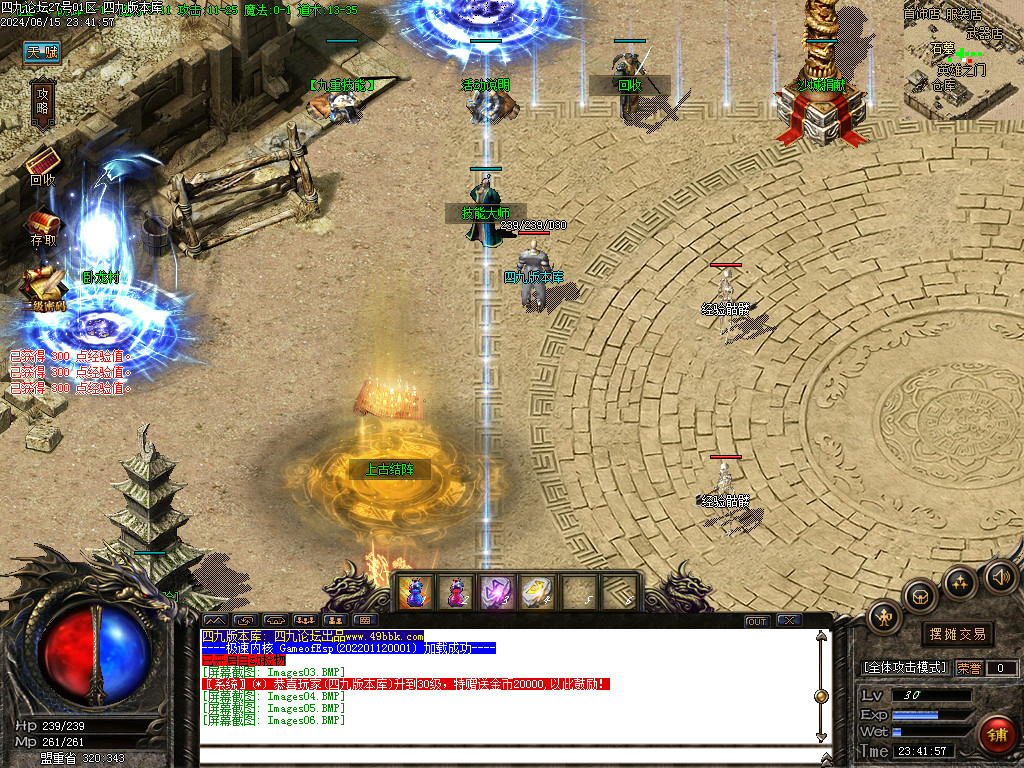Click the chat log scrollbar handle
1024x768 pixels.
coord(821,696)
